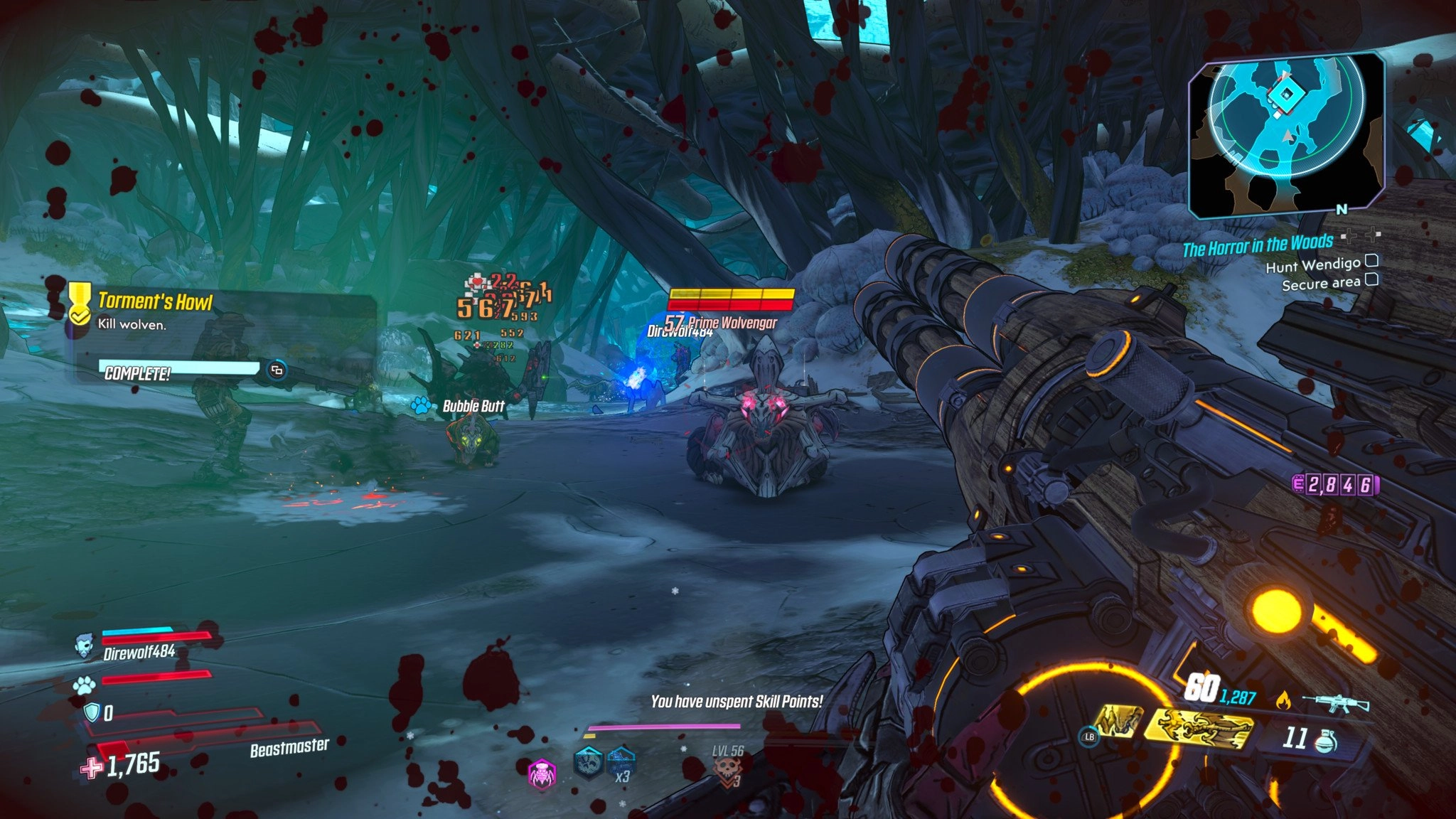Image resolution: width=1456 pixels, height=819 pixels.
Task: Click the pet paw icon beside health bars
Action: coord(84,685)
